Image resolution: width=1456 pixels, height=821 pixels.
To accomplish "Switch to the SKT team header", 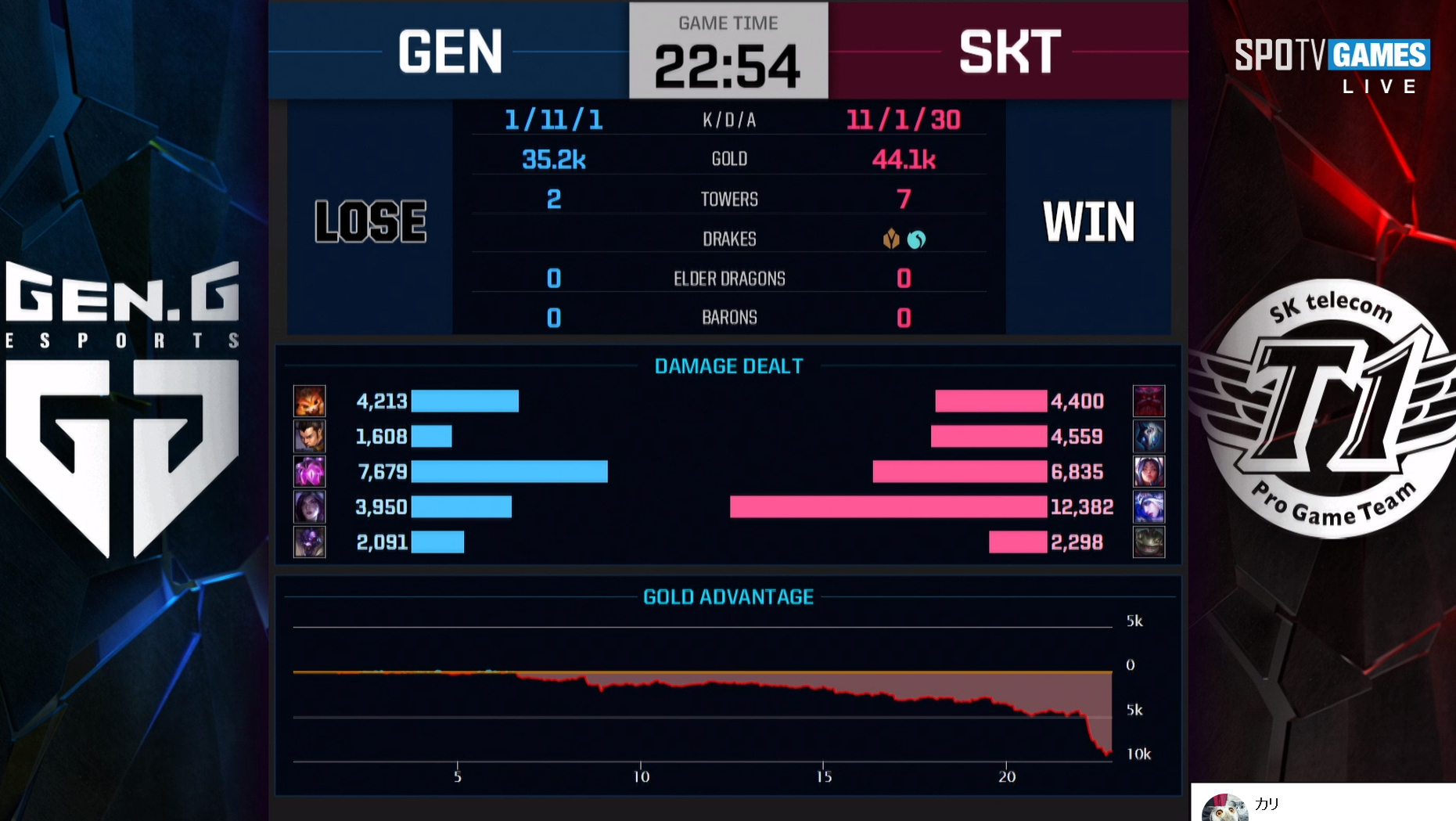I will tap(1008, 51).
